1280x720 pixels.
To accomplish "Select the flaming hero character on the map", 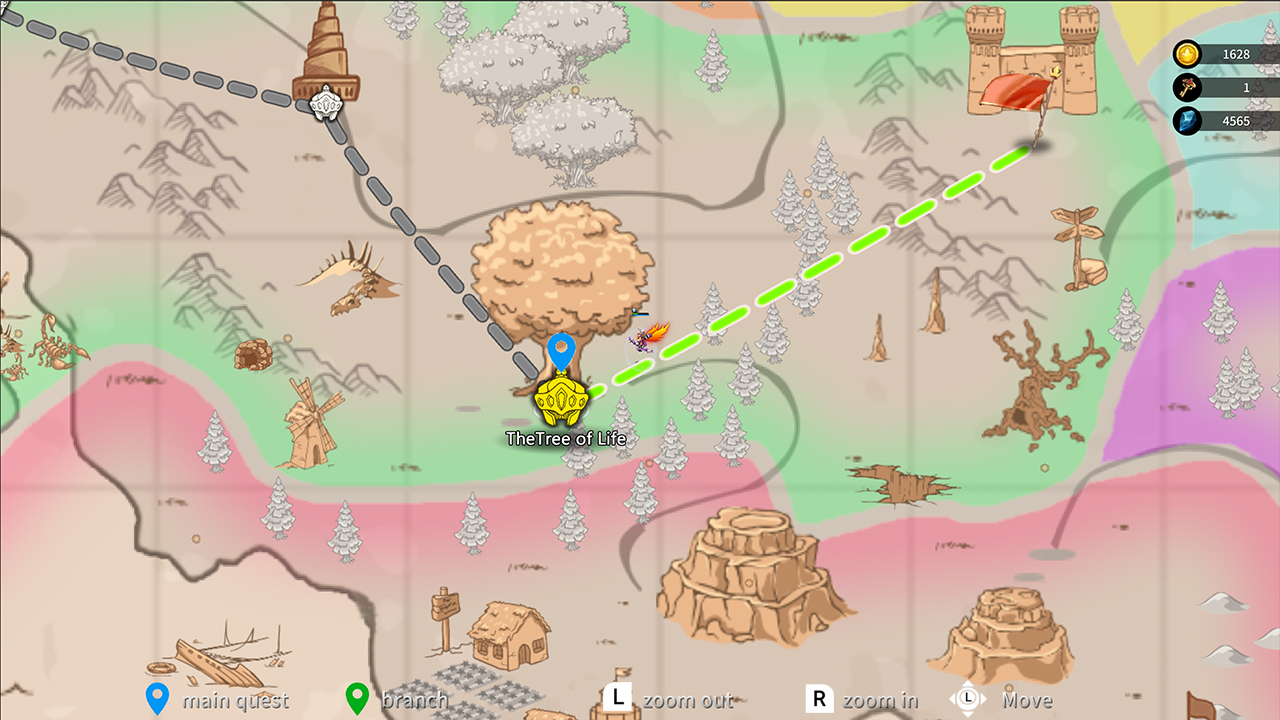I will pyautogui.click(x=645, y=338).
